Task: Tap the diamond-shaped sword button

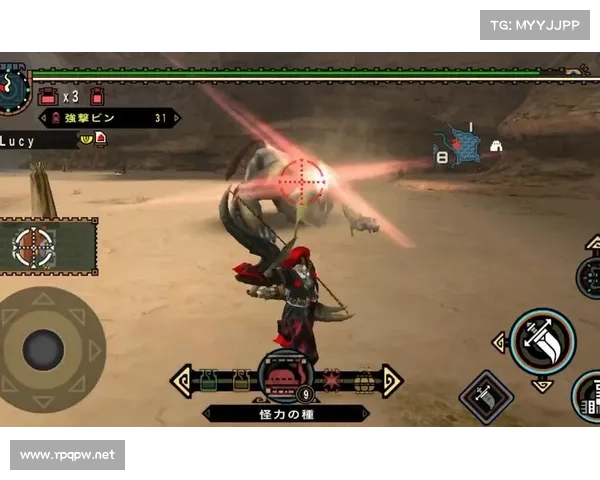Action: (x=486, y=397)
